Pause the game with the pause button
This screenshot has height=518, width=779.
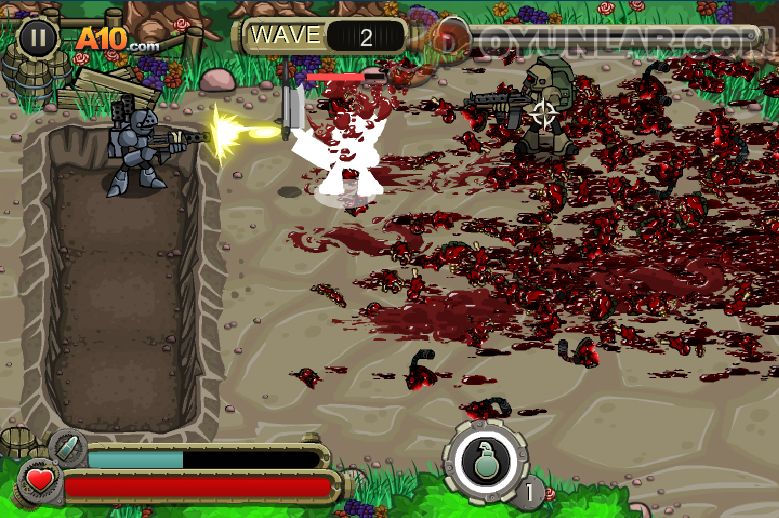37,37
